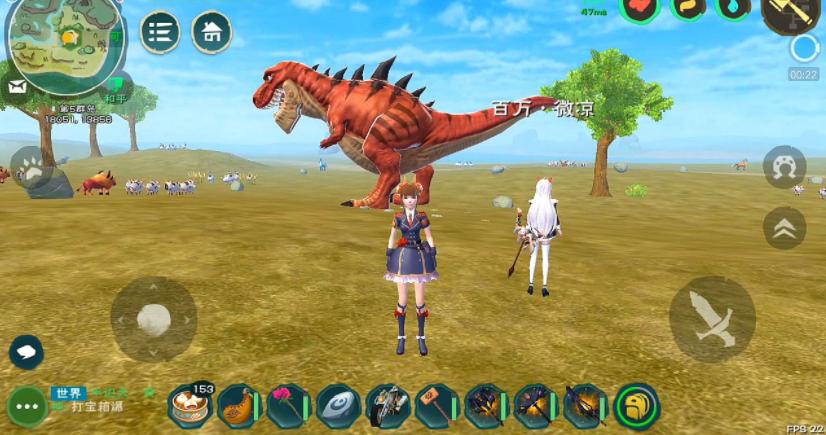The image size is (826, 435).
Task: Tap the house home button
Action: [x=211, y=32]
